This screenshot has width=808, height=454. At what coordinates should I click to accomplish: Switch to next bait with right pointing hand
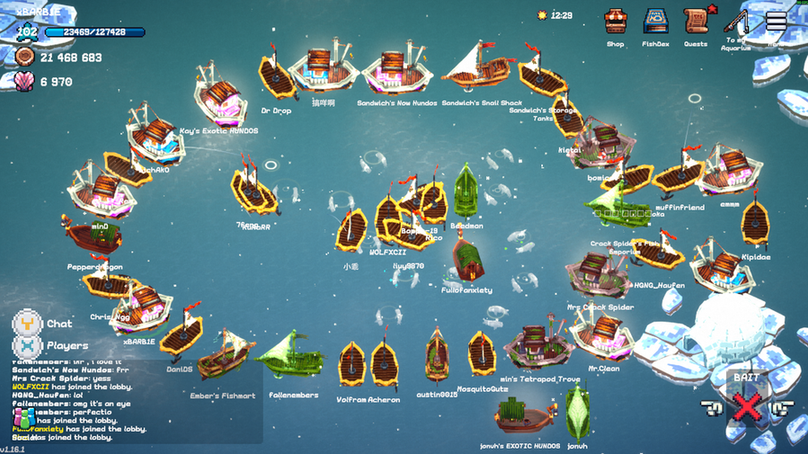(x=781, y=407)
